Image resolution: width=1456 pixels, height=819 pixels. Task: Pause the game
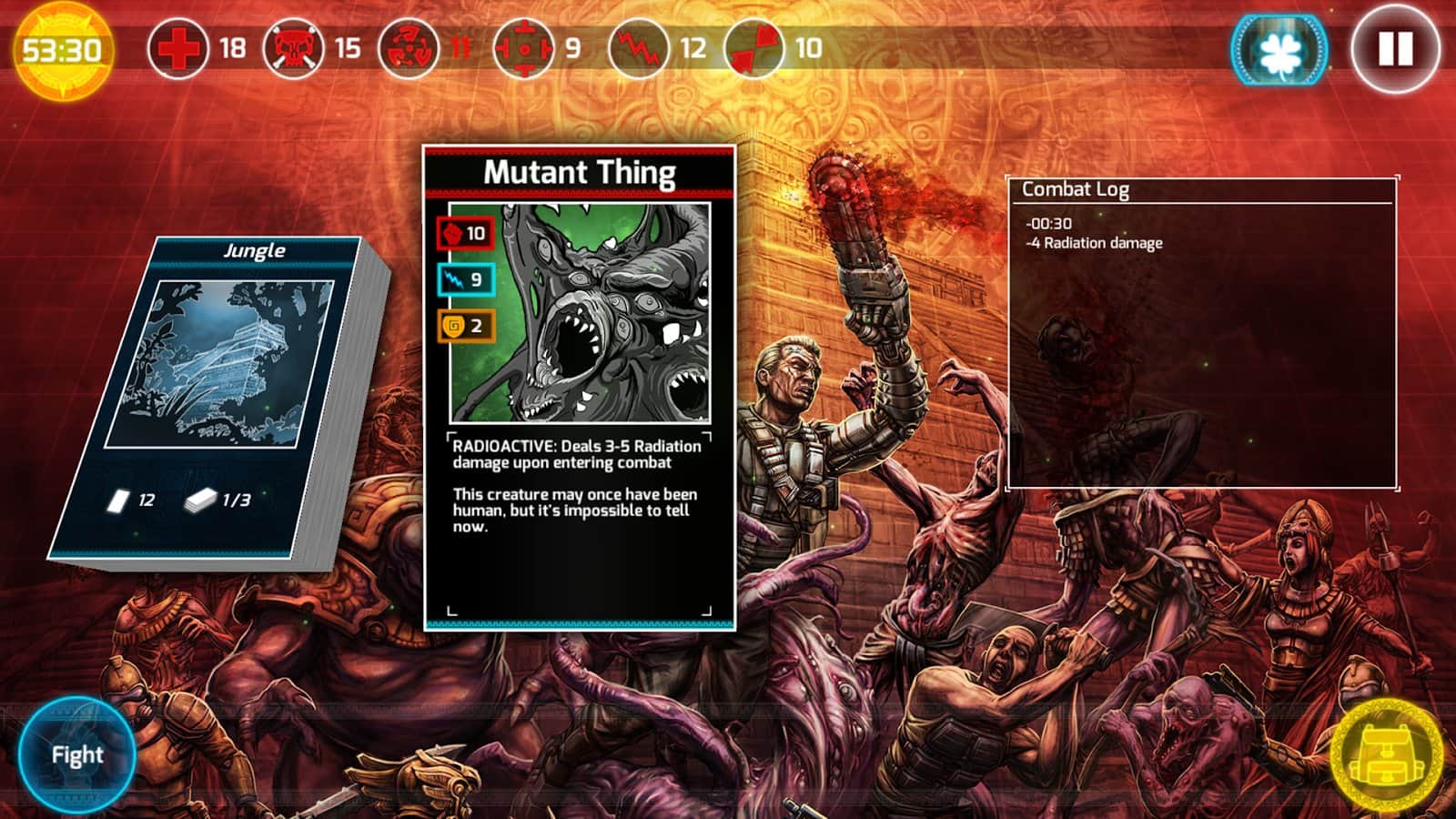[x=1395, y=49]
